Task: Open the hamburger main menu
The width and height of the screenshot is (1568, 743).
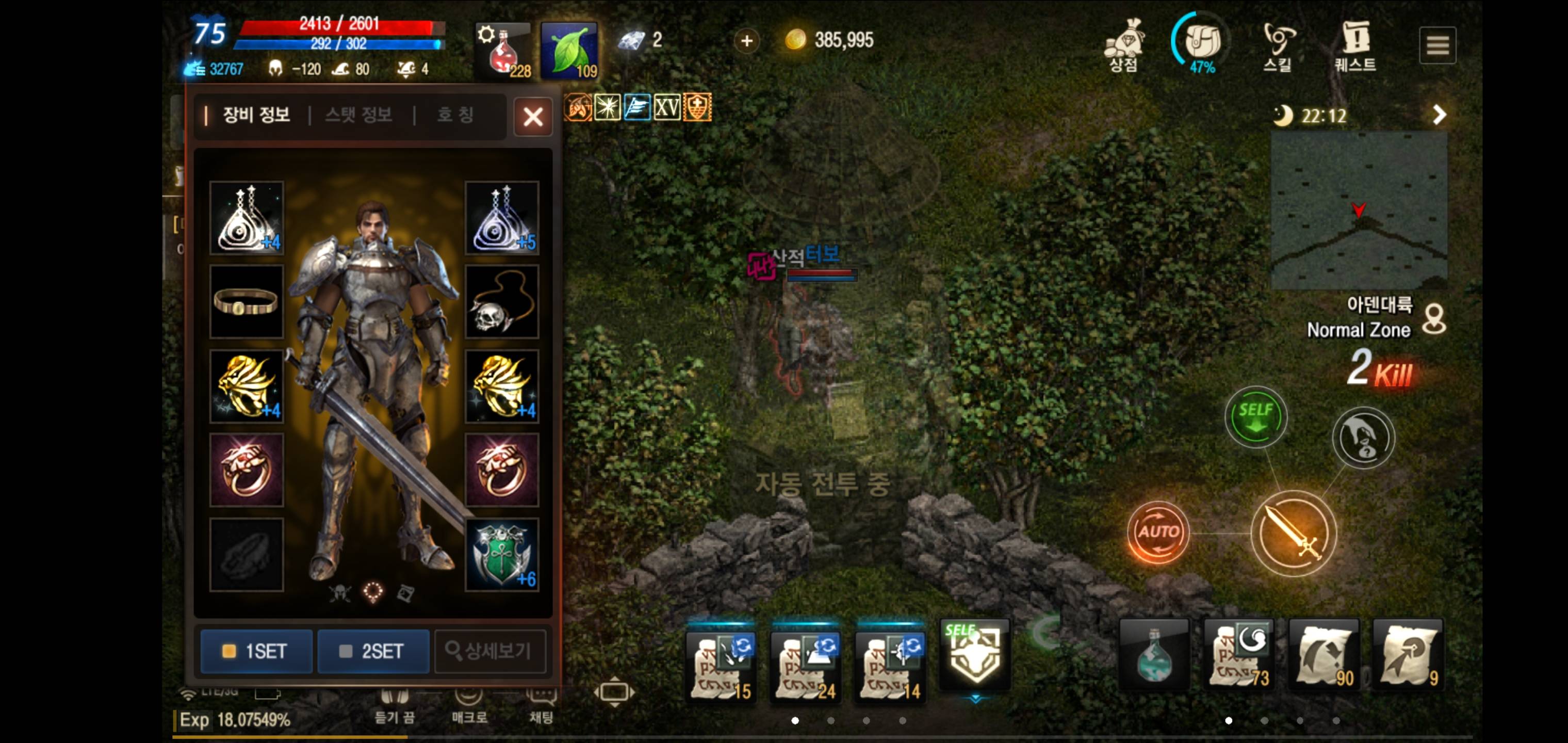Action: 1437,45
